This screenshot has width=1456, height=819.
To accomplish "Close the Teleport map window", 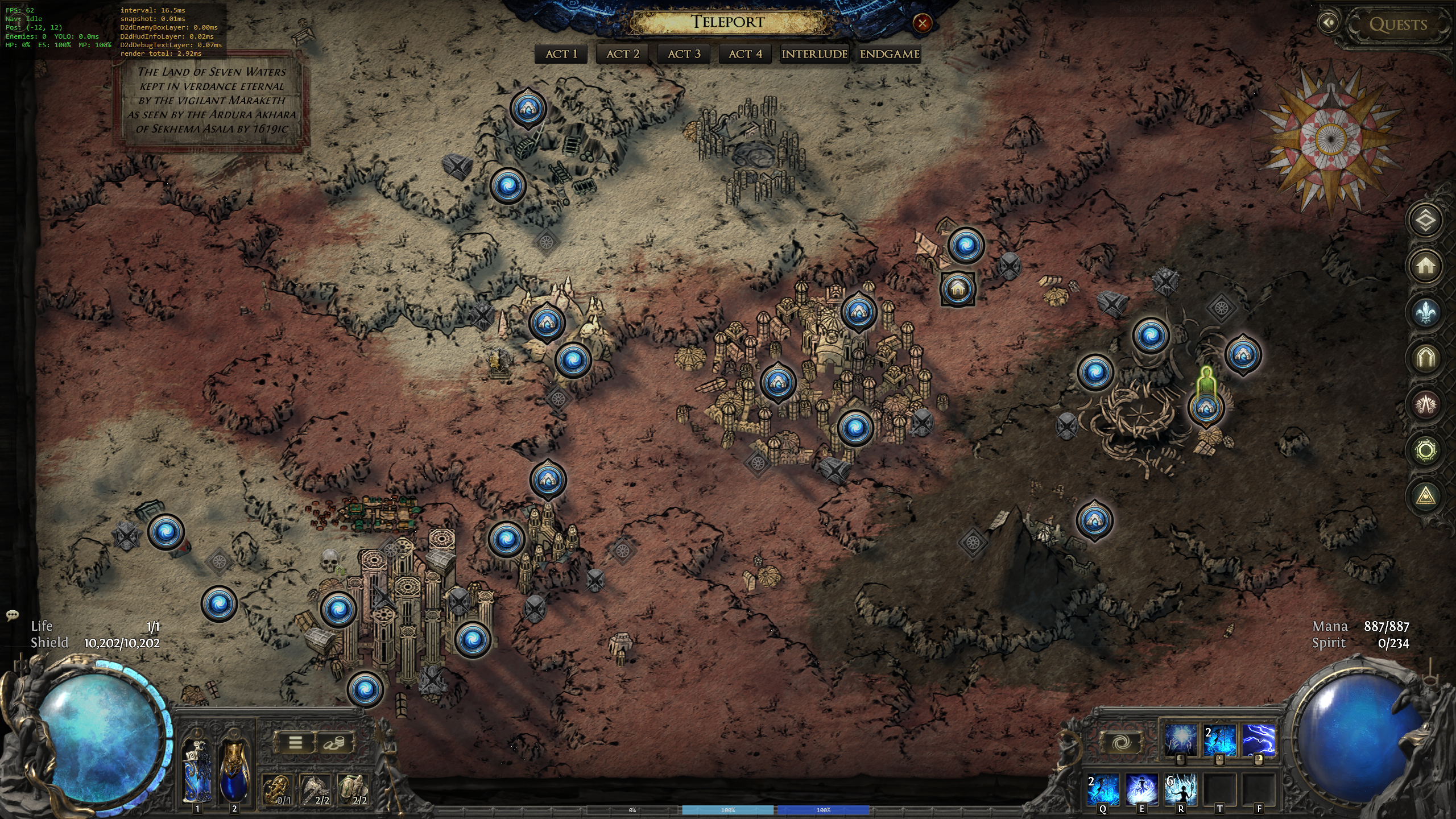I will [922, 23].
